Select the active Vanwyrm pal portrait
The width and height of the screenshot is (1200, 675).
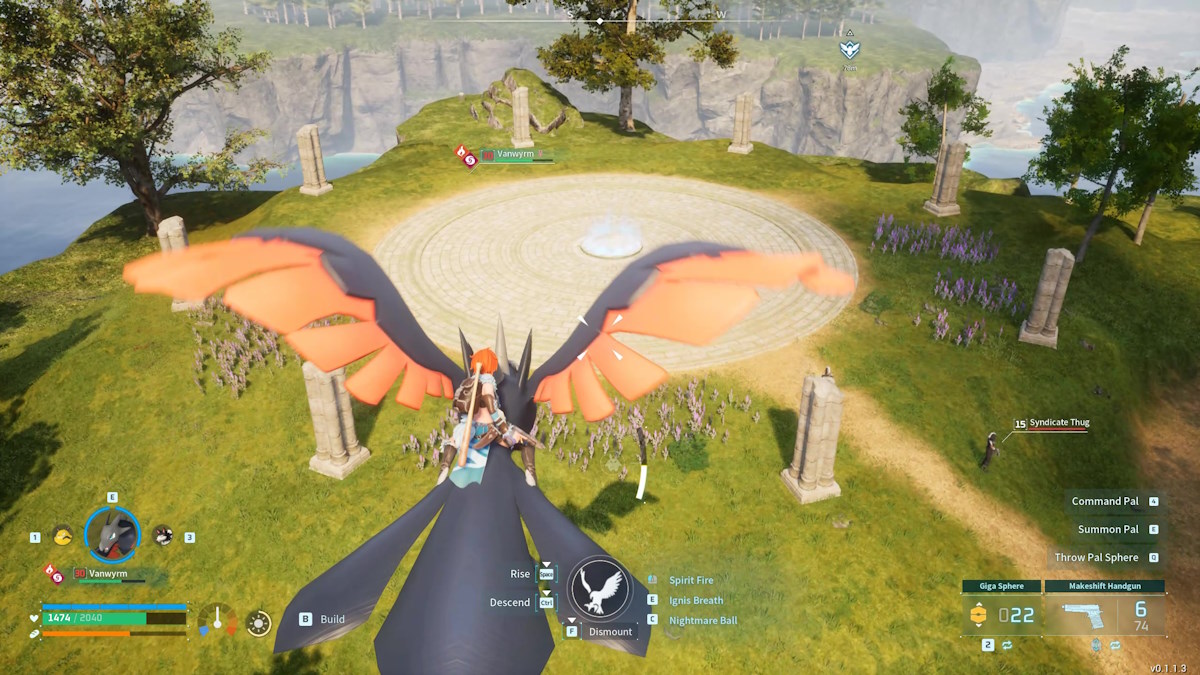pos(112,535)
